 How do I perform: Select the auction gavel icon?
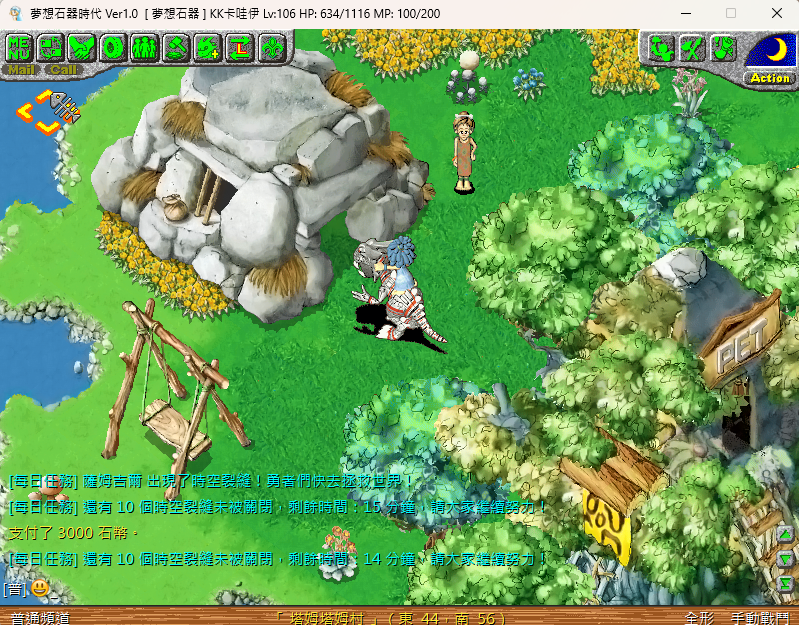click(x=177, y=46)
